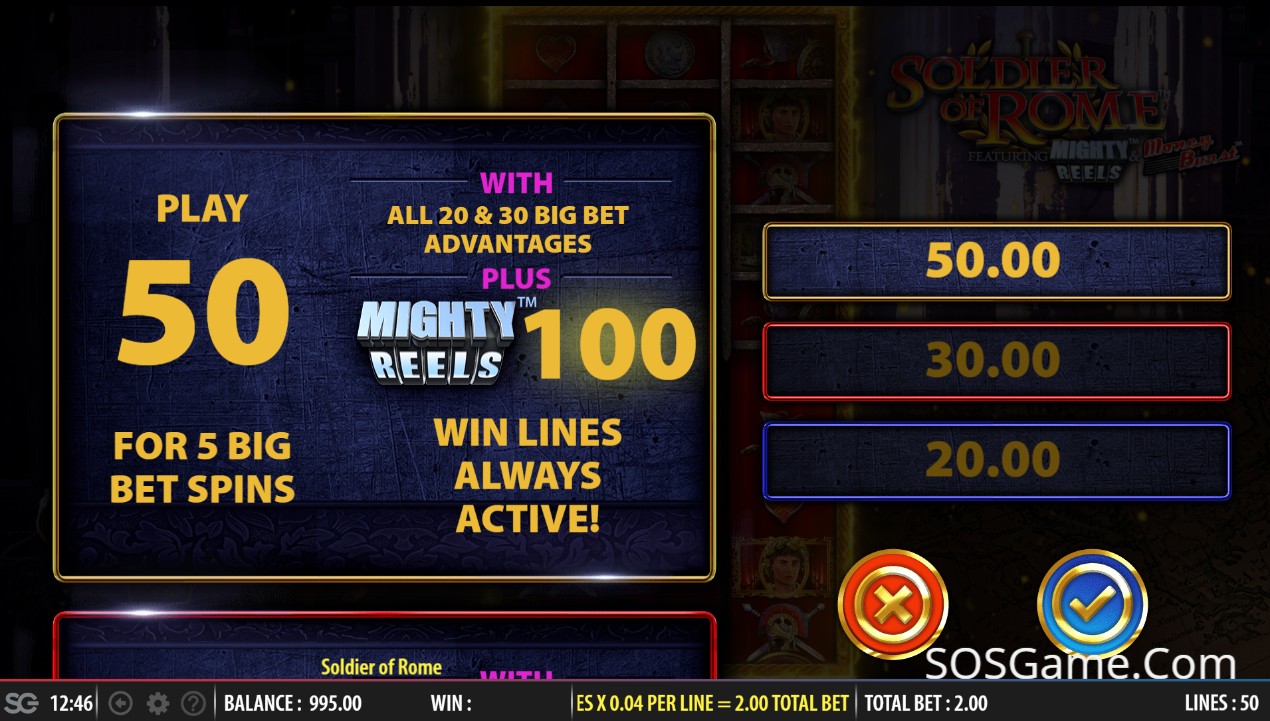This screenshot has width=1270, height=721.
Task: Select the 50.00 big bet option
Action: [x=996, y=261]
